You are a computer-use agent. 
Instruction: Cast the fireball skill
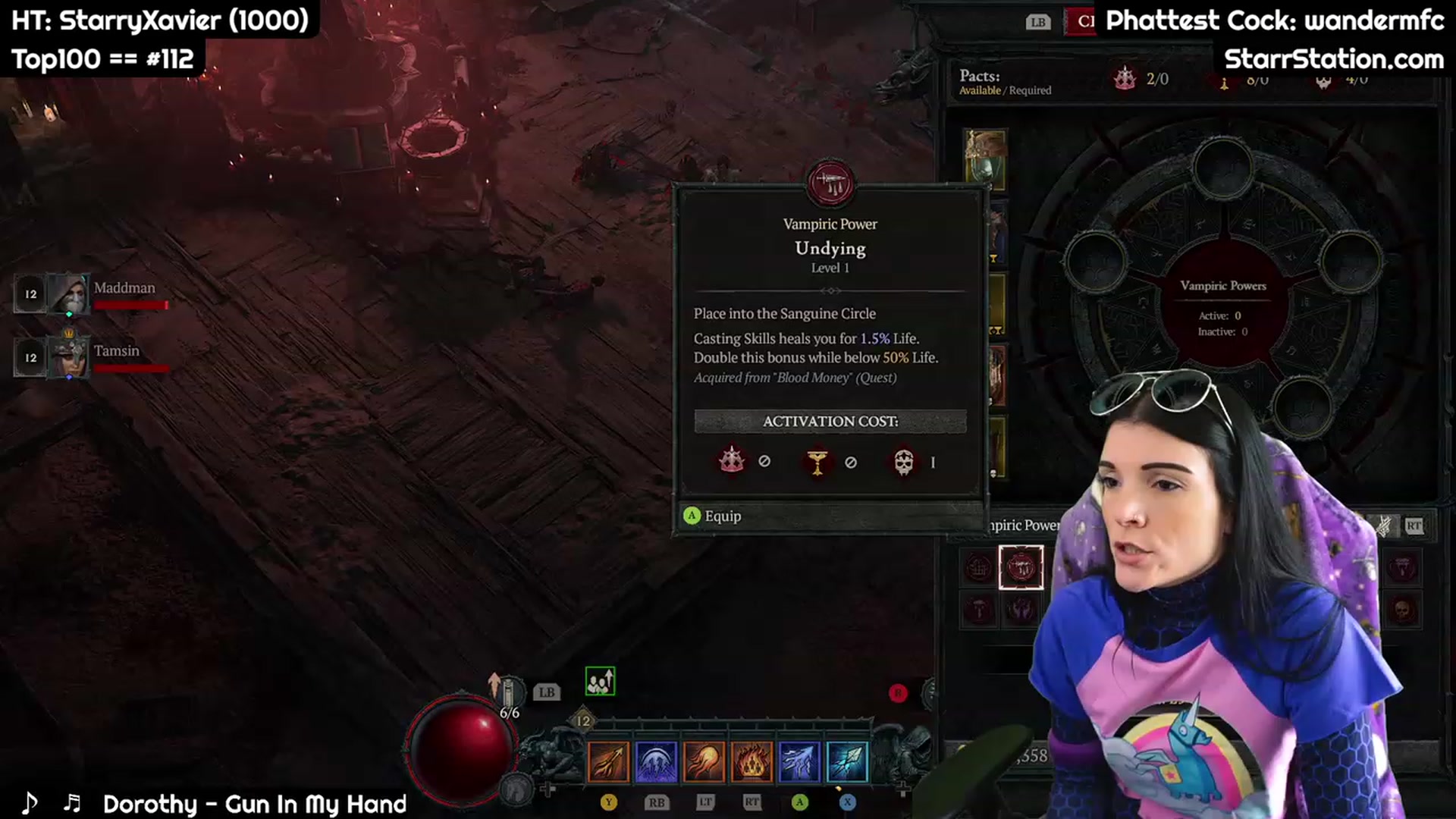click(x=704, y=761)
